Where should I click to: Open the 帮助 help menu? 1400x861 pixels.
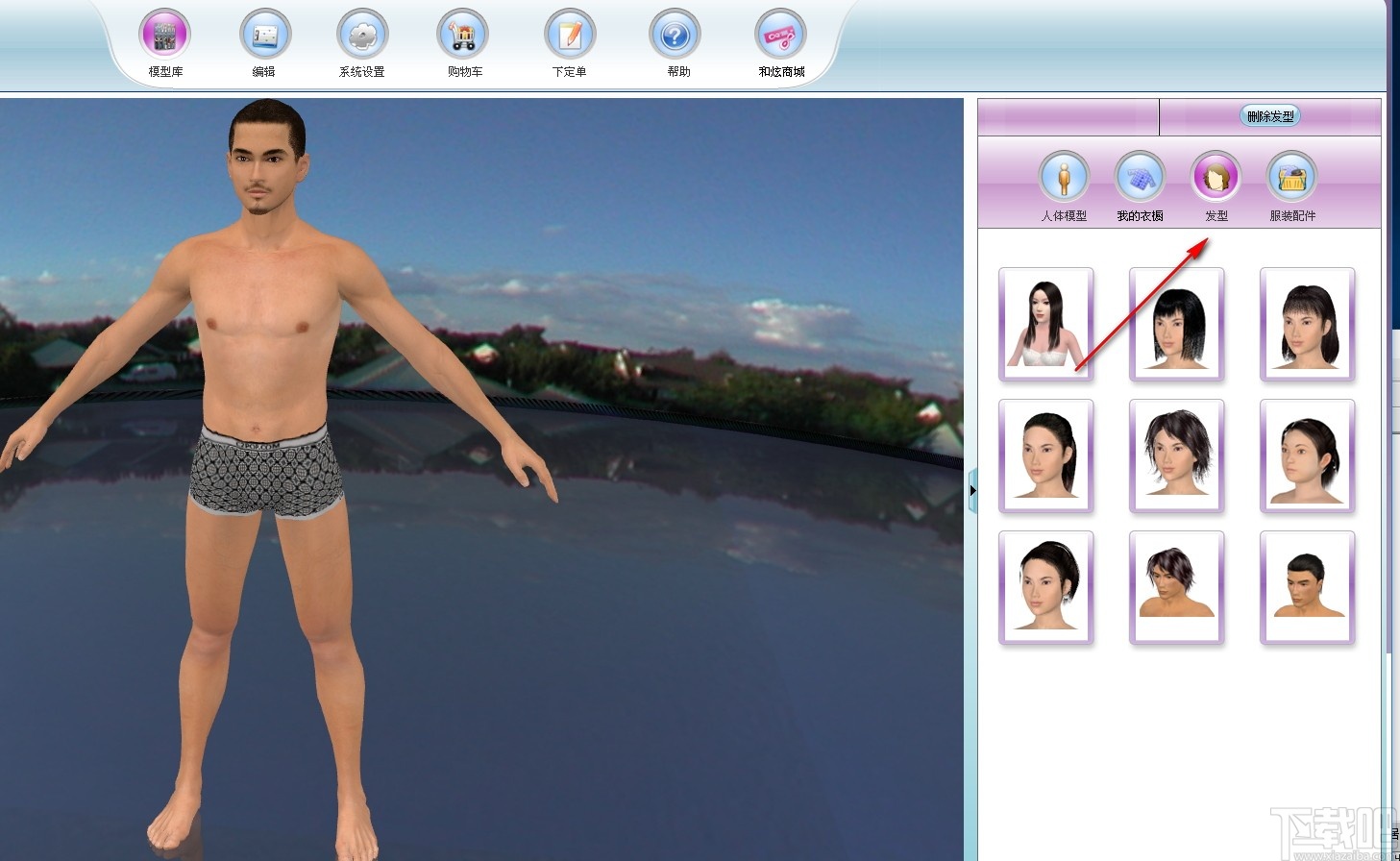[x=675, y=37]
